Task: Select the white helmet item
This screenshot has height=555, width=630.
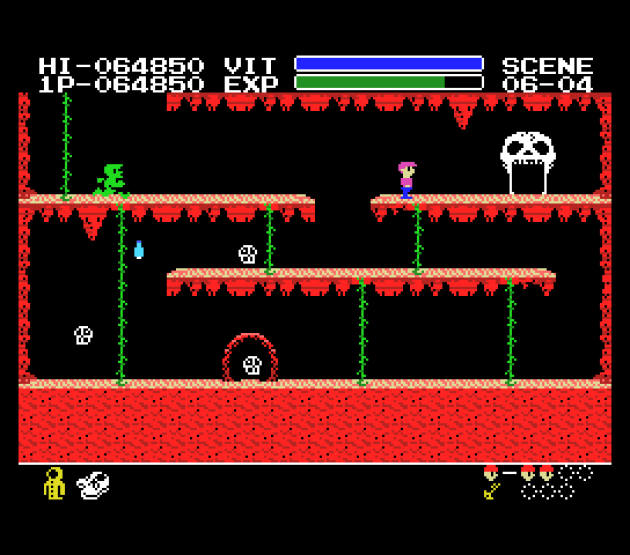Action: pos(92,485)
